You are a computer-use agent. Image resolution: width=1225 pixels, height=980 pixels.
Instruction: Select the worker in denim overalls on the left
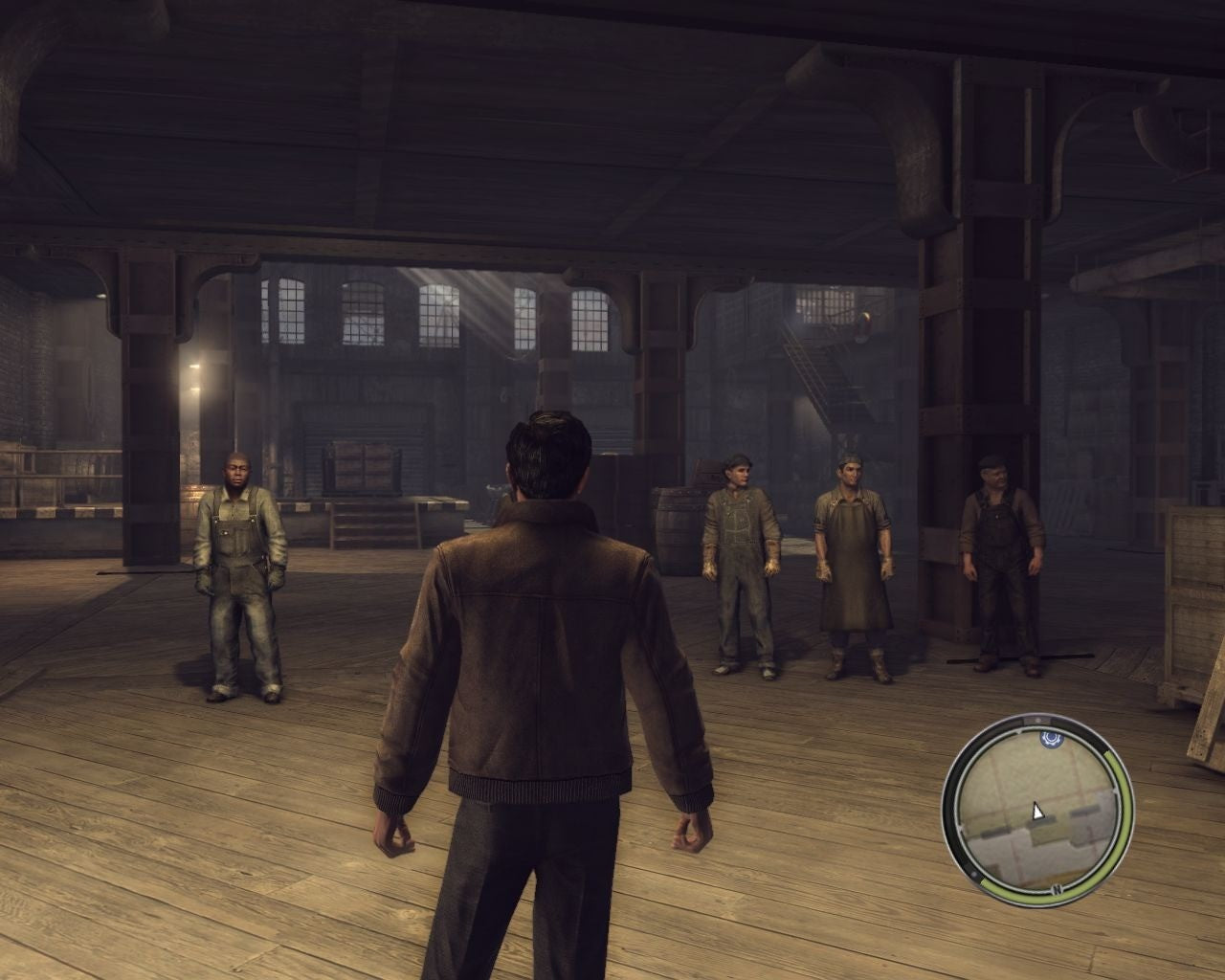pos(237,565)
